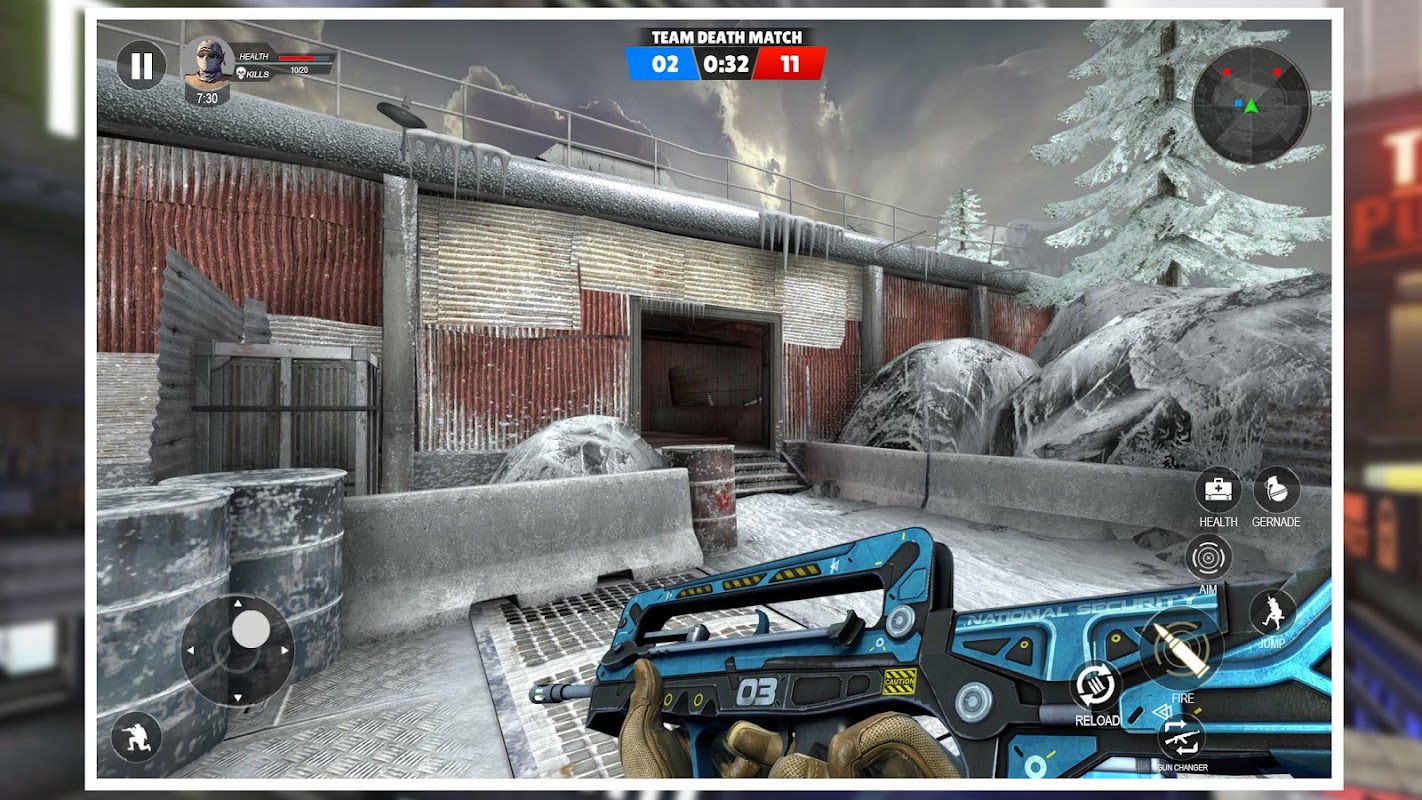Activate the Aim scope button
1422x800 pixels.
click(1208, 557)
